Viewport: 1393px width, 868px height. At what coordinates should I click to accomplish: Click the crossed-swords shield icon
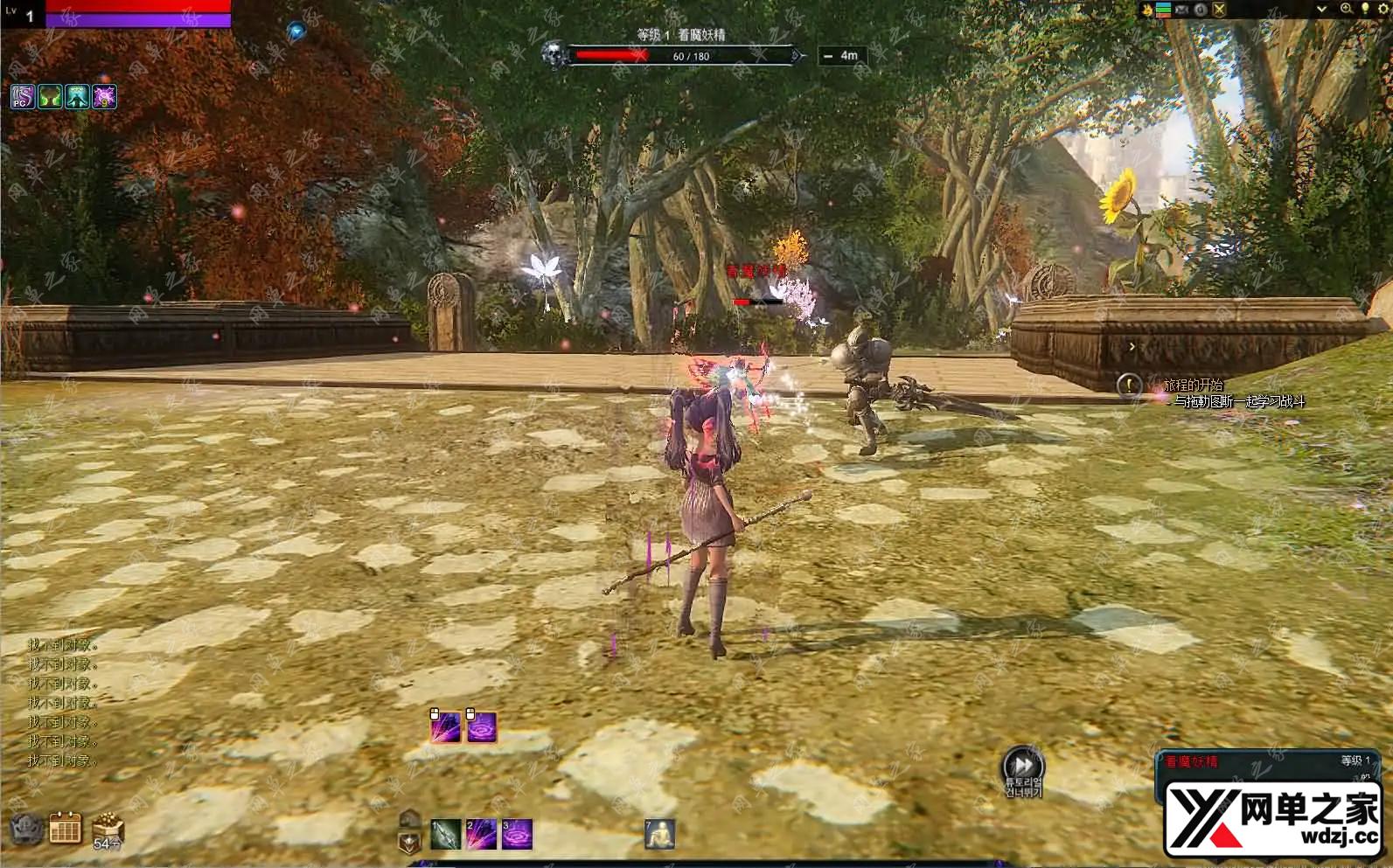(x=1219, y=10)
